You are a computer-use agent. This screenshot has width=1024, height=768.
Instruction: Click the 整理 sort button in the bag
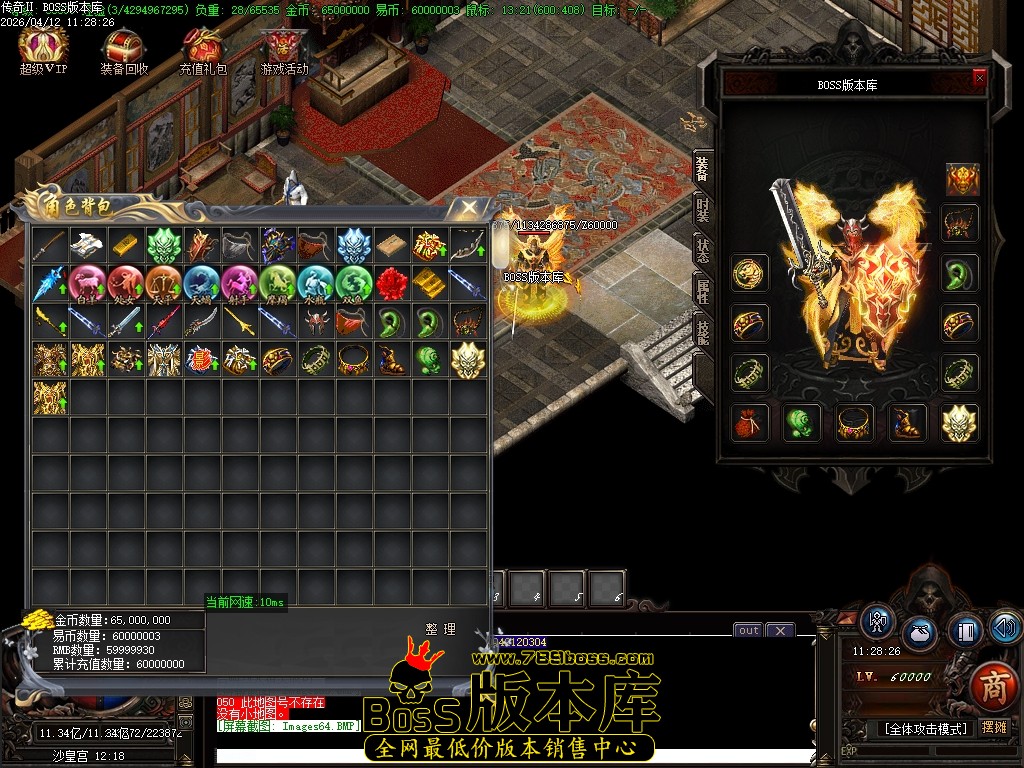coord(440,629)
